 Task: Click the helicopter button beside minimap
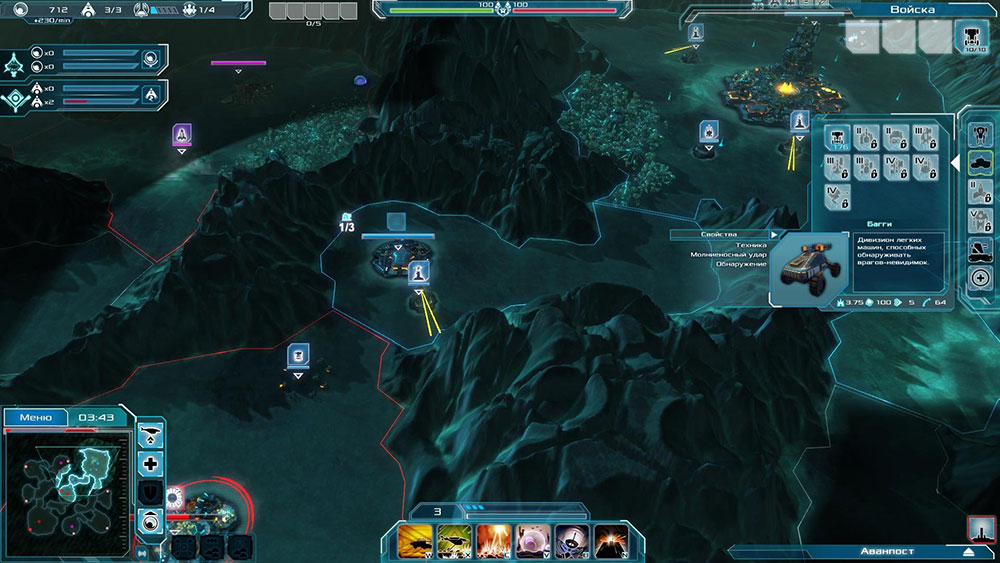(x=151, y=435)
